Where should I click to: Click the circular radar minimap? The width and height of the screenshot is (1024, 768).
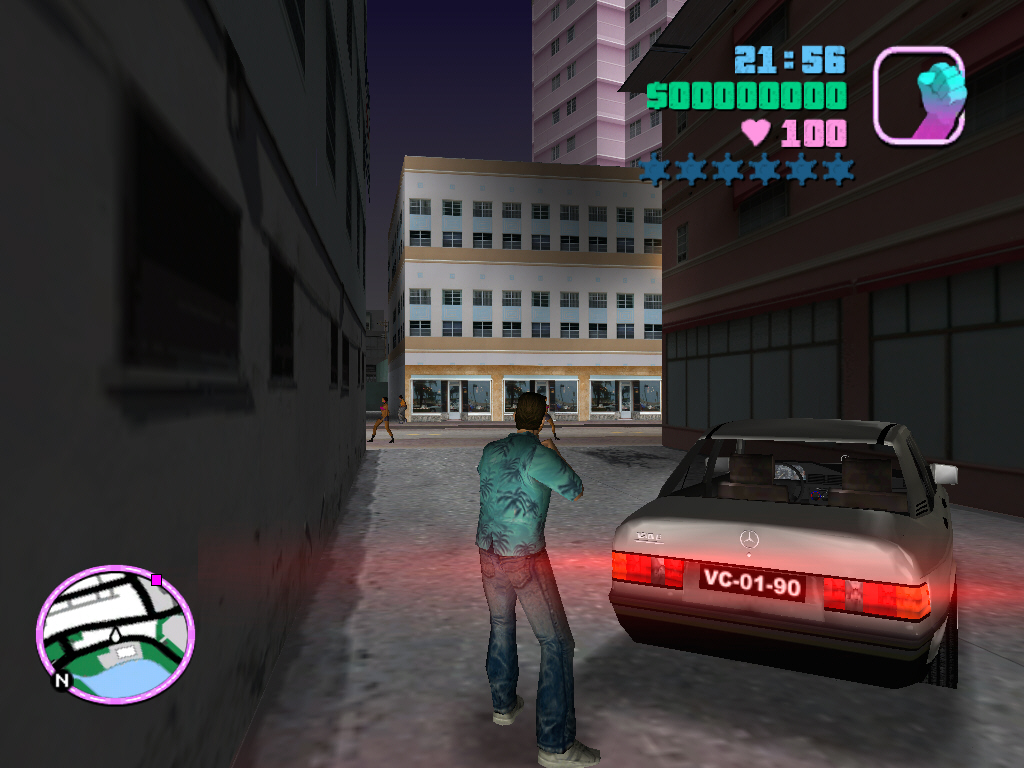click(x=116, y=632)
